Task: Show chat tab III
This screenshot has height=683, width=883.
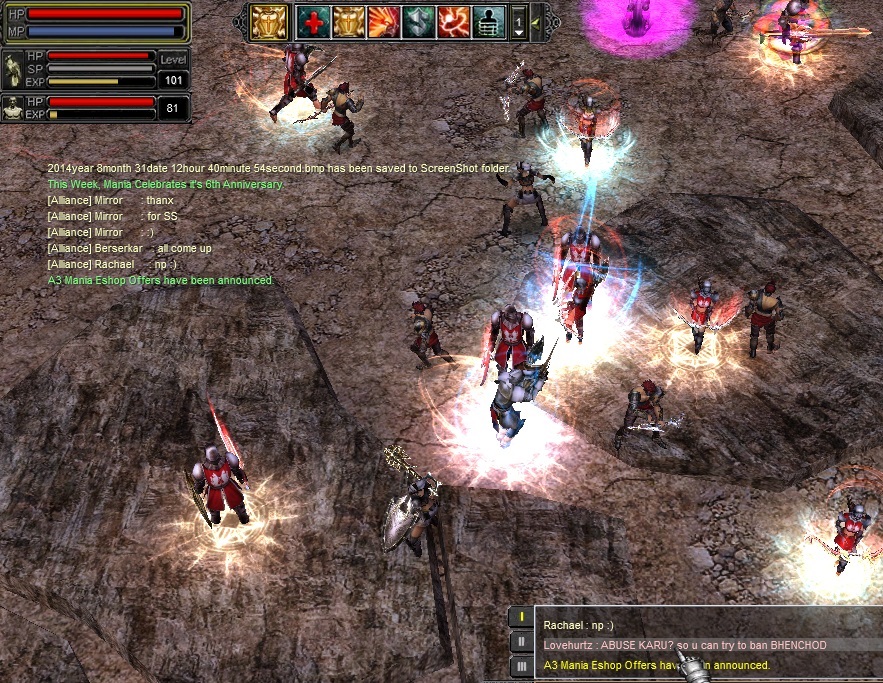Action: 520,665
